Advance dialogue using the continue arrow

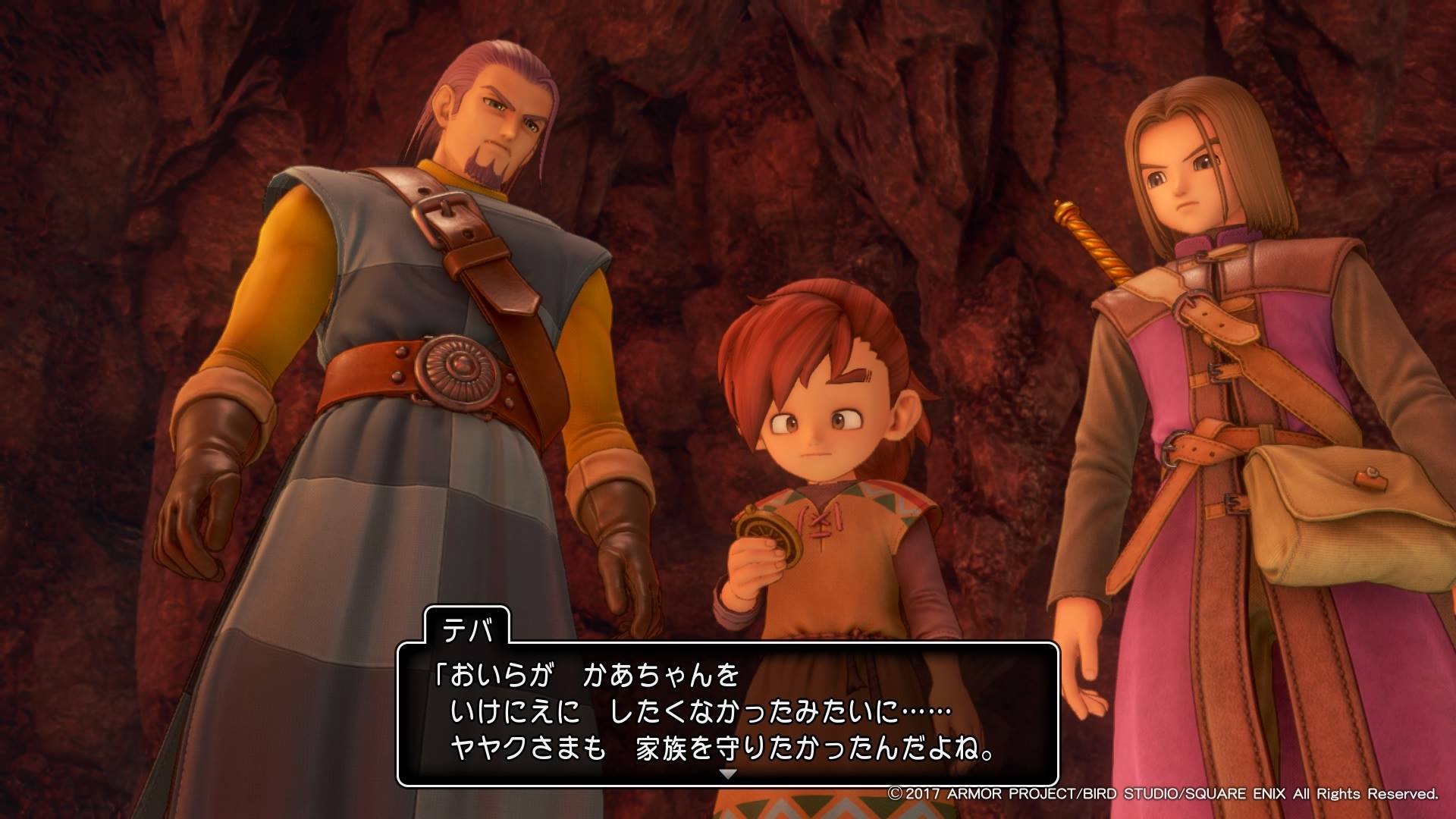click(x=727, y=774)
